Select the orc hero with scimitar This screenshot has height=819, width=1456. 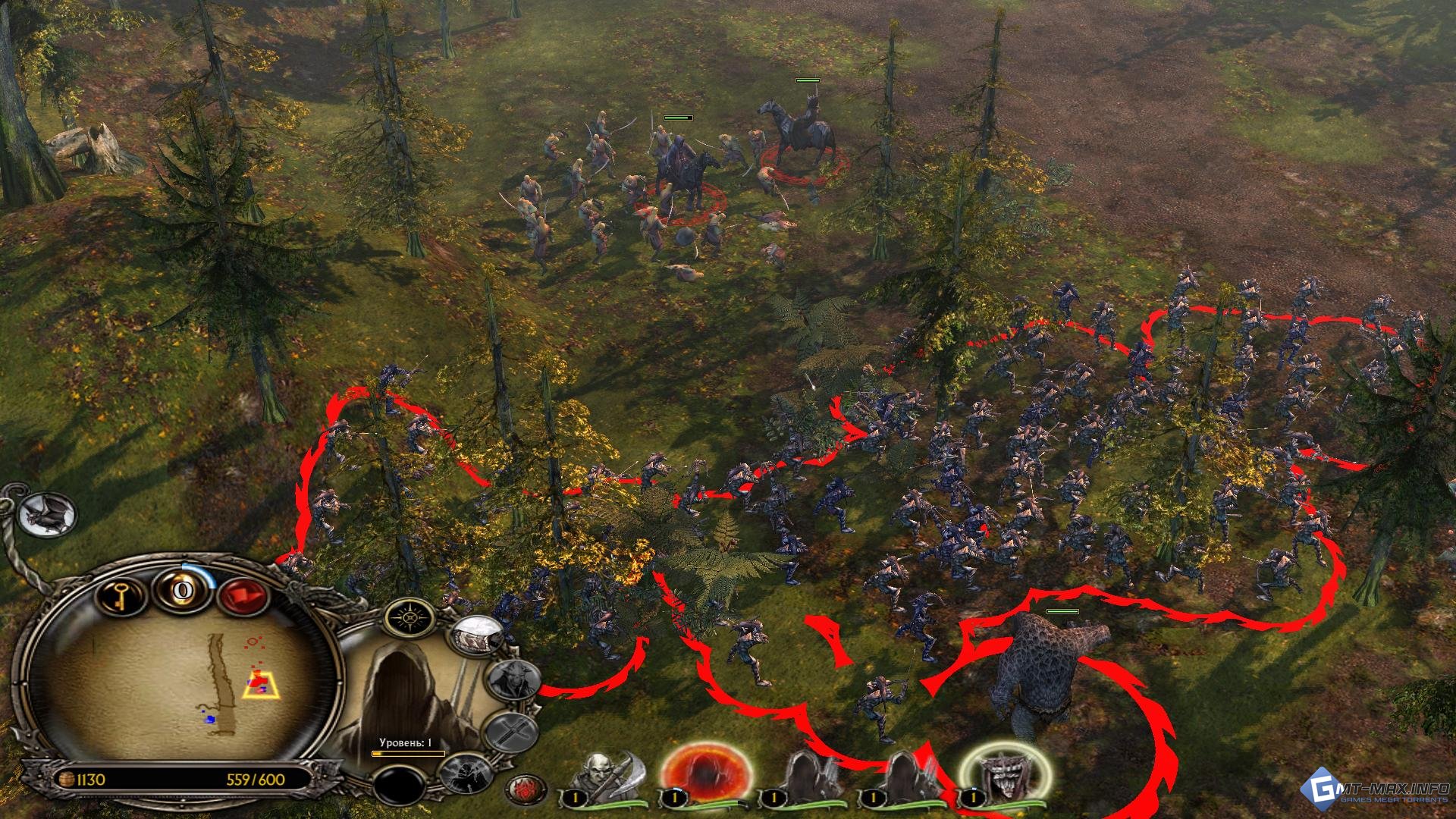click(607, 777)
